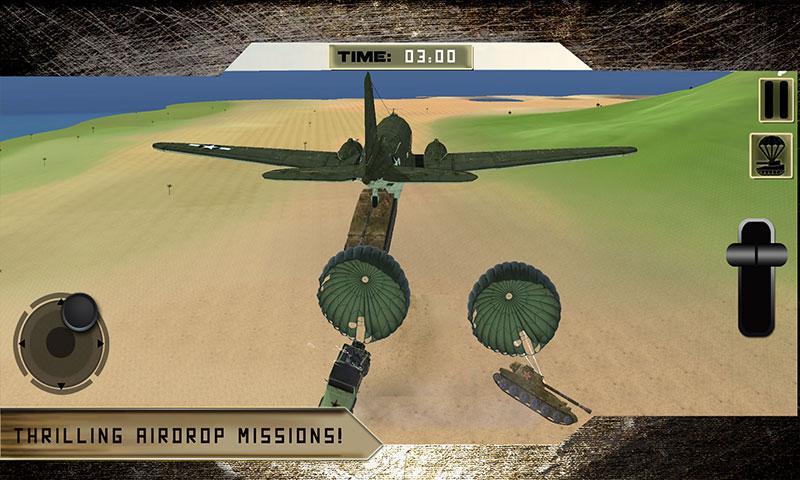Click the throttle slider handle
Image resolution: width=800 pixels, height=480 pixels.
pos(757,244)
